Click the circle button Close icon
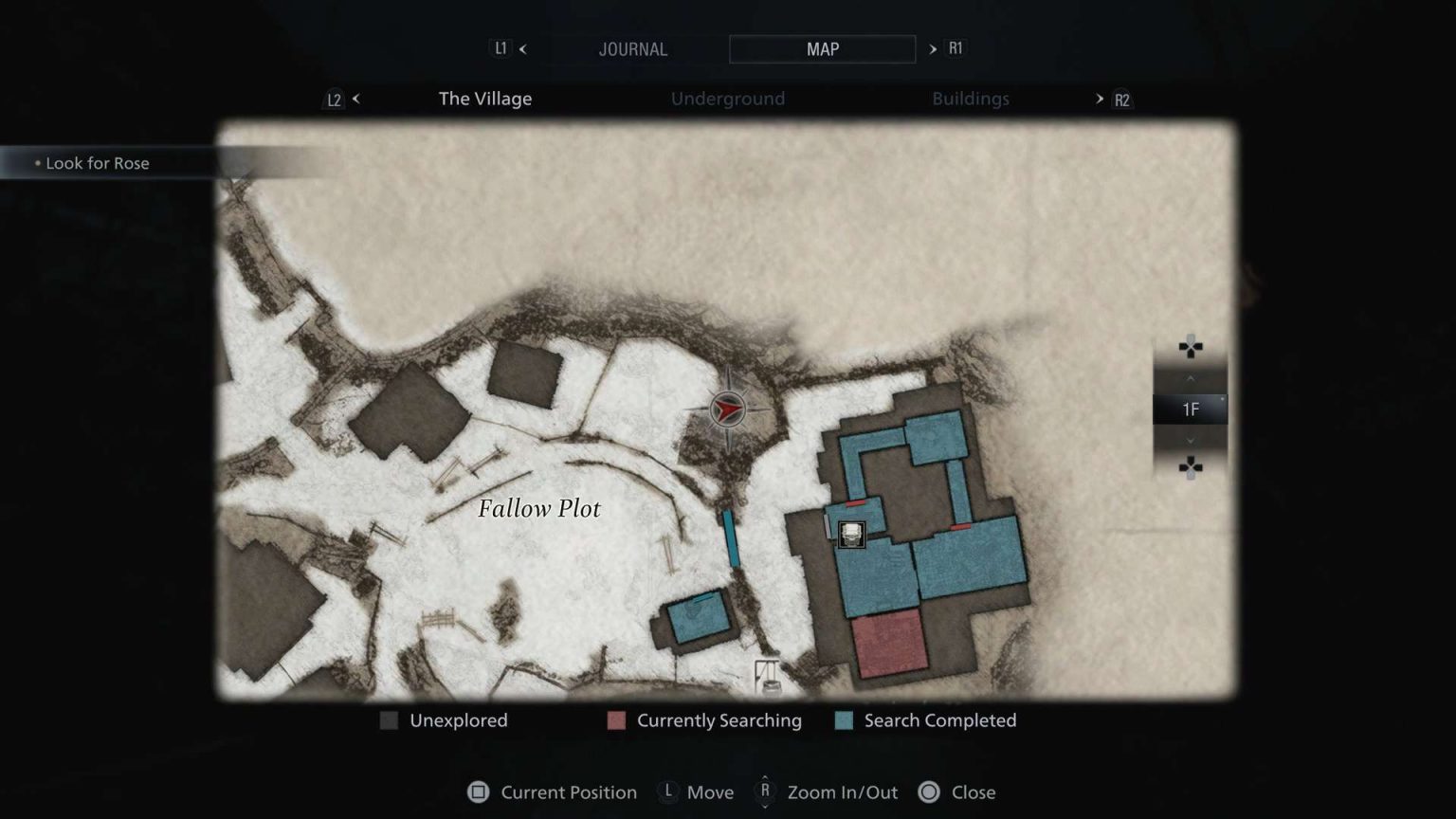 pos(927,792)
